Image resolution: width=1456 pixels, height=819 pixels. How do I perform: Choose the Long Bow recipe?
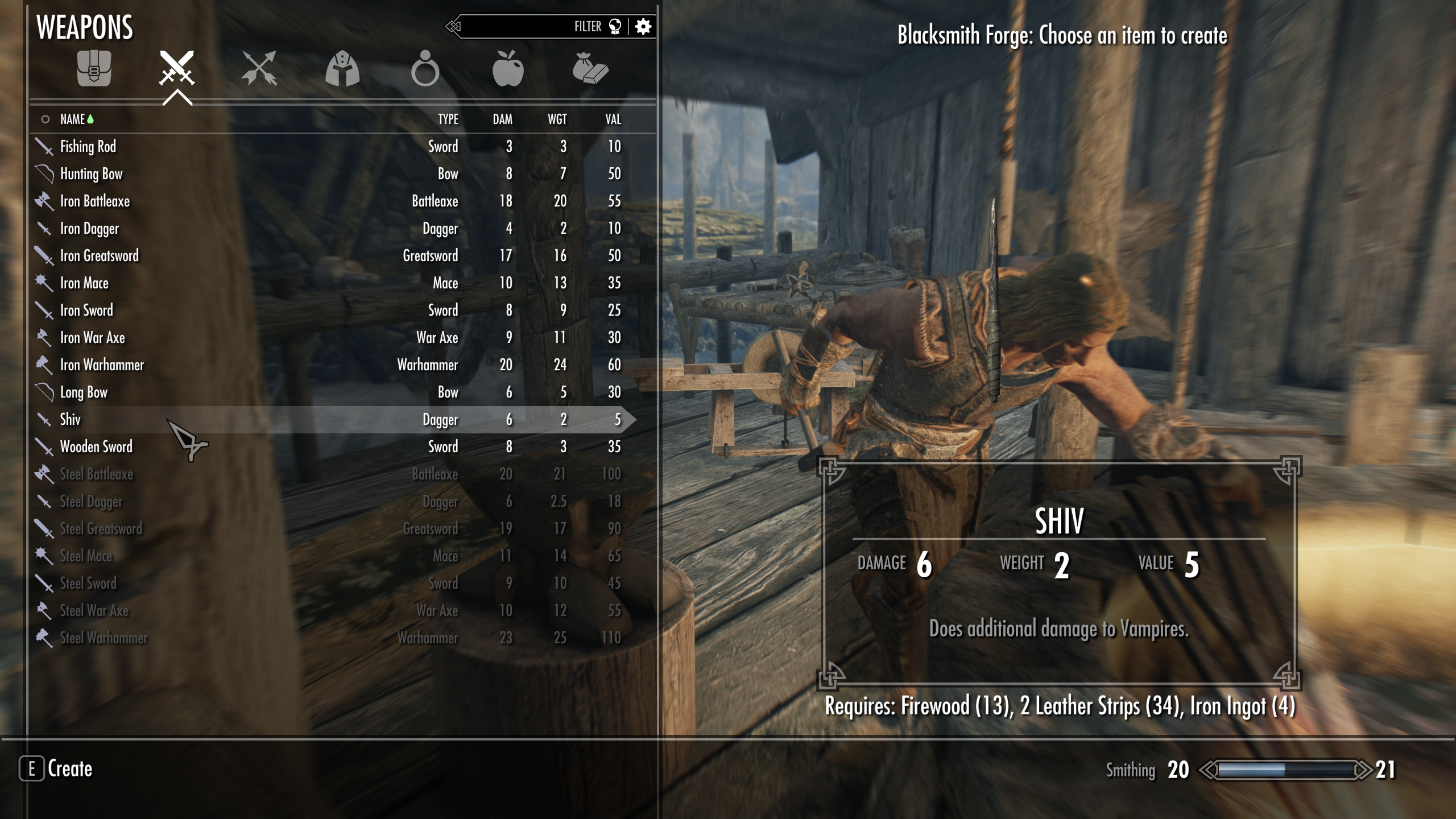(84, 392)
